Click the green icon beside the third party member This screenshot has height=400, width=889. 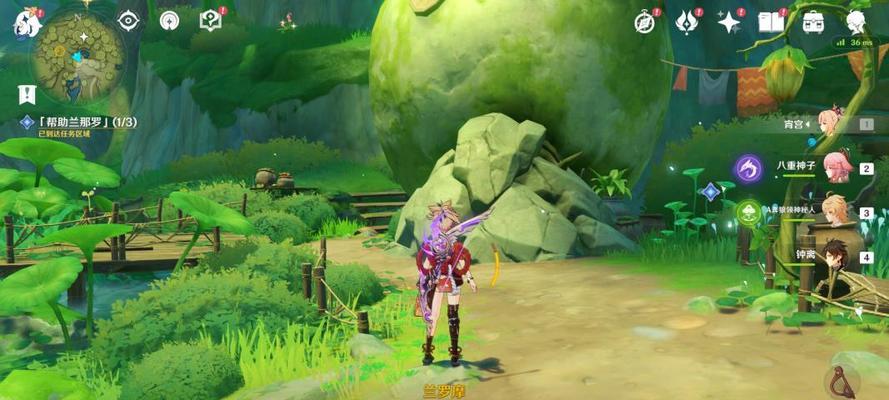pyautogui.click(x=747, y=211)
